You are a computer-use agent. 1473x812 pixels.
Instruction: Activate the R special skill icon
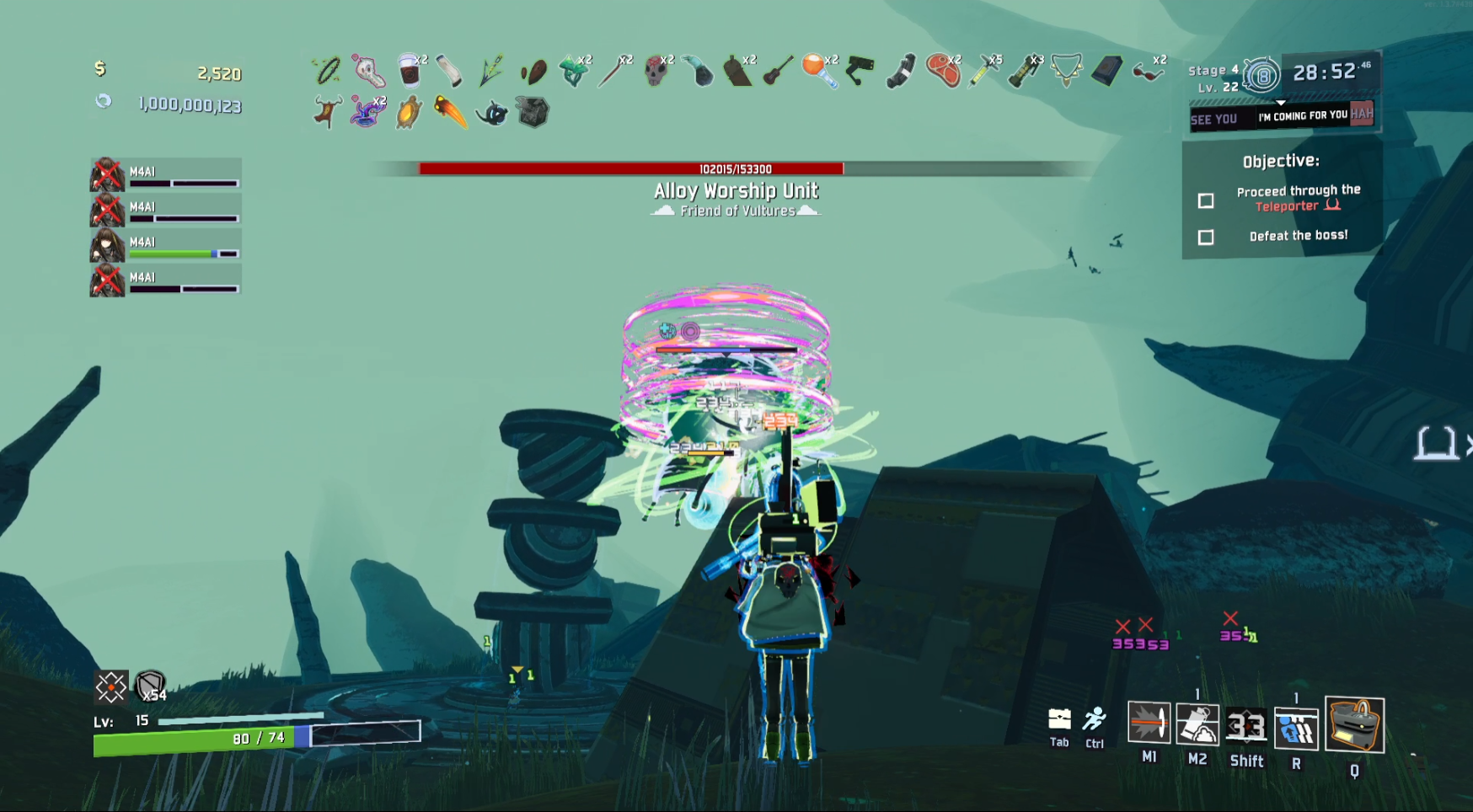click(x=1296, y=728)
